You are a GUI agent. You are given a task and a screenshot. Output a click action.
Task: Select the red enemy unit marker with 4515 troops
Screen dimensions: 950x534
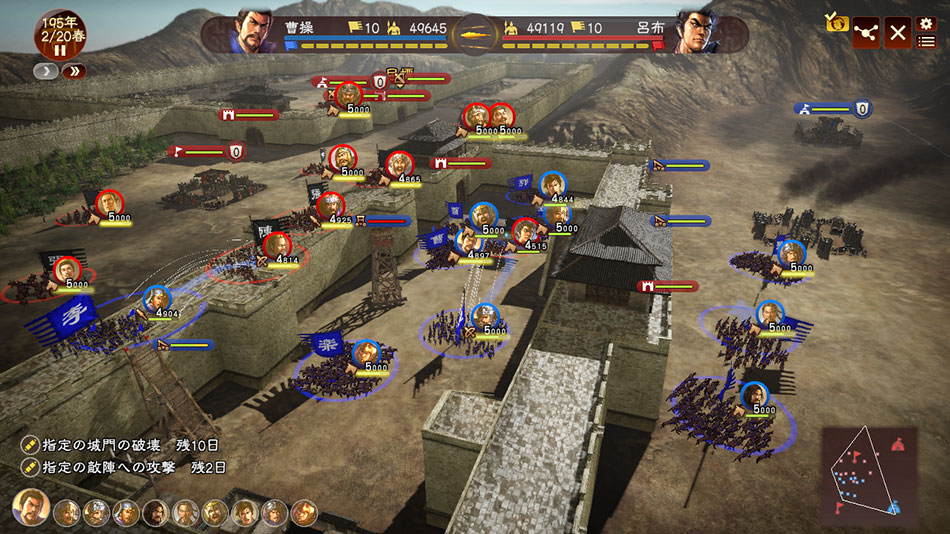pyautogui.click(x=526, y=232)
